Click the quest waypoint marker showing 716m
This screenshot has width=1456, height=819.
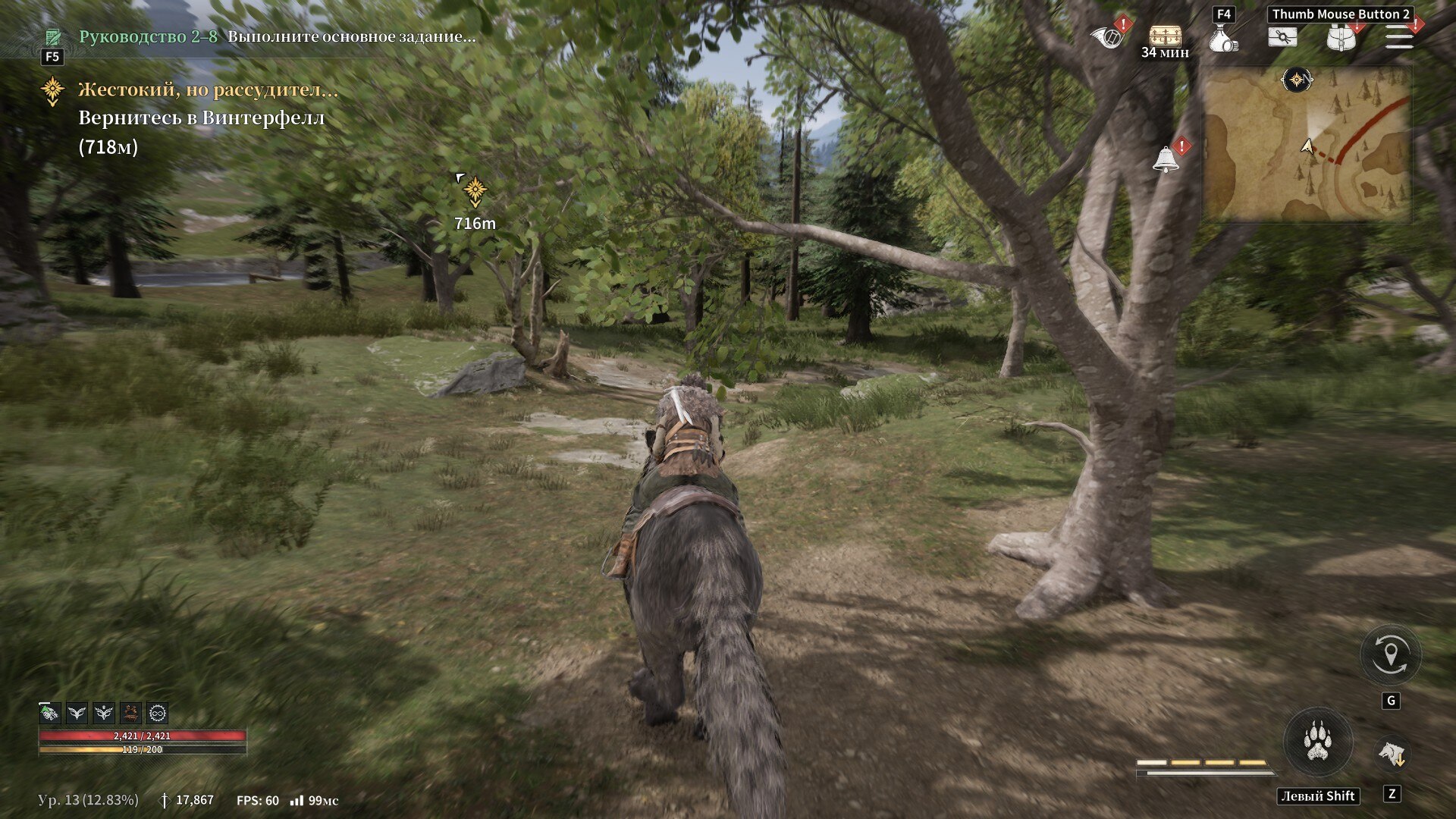(x=475, y=191)
